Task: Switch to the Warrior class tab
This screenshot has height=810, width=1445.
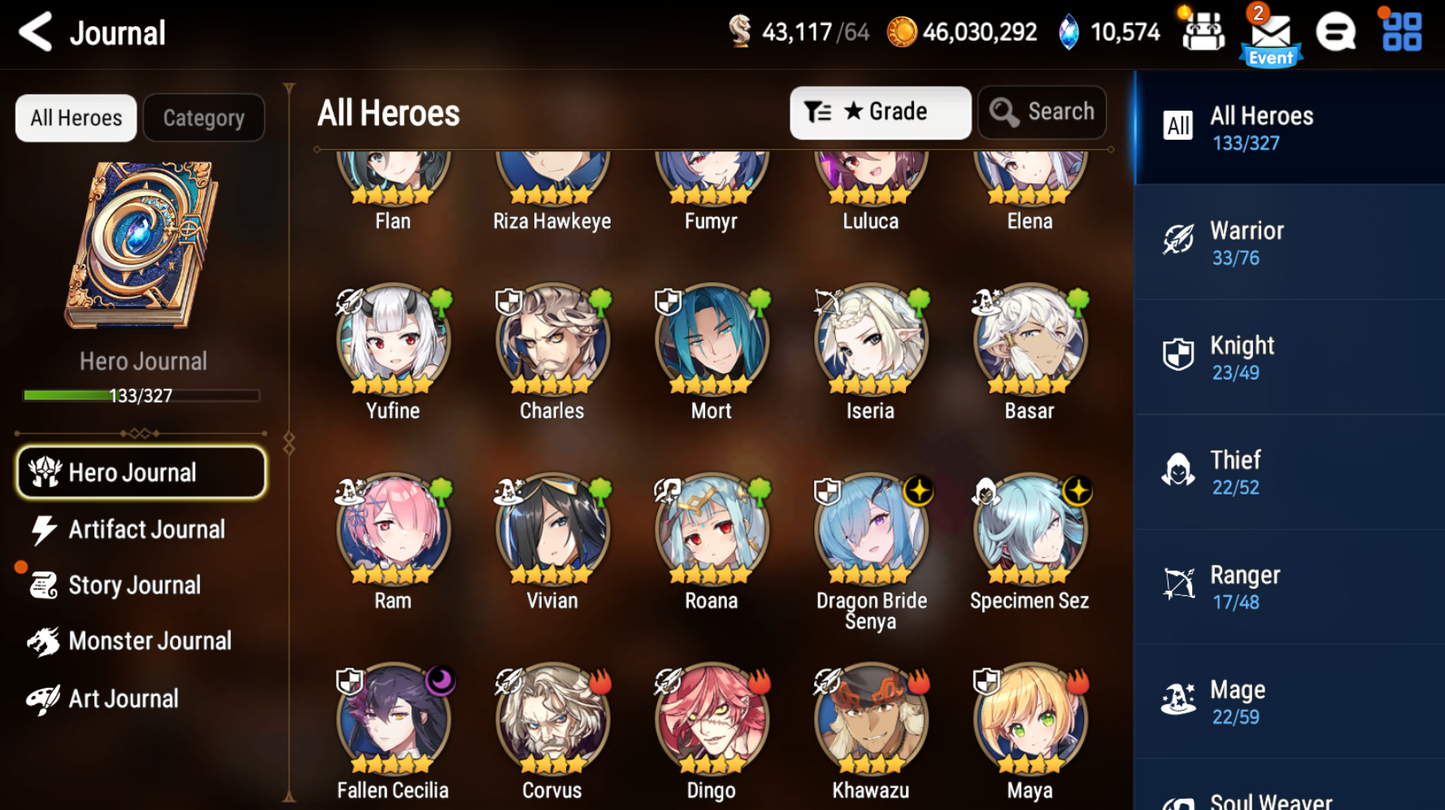Action: [1289, 241]
